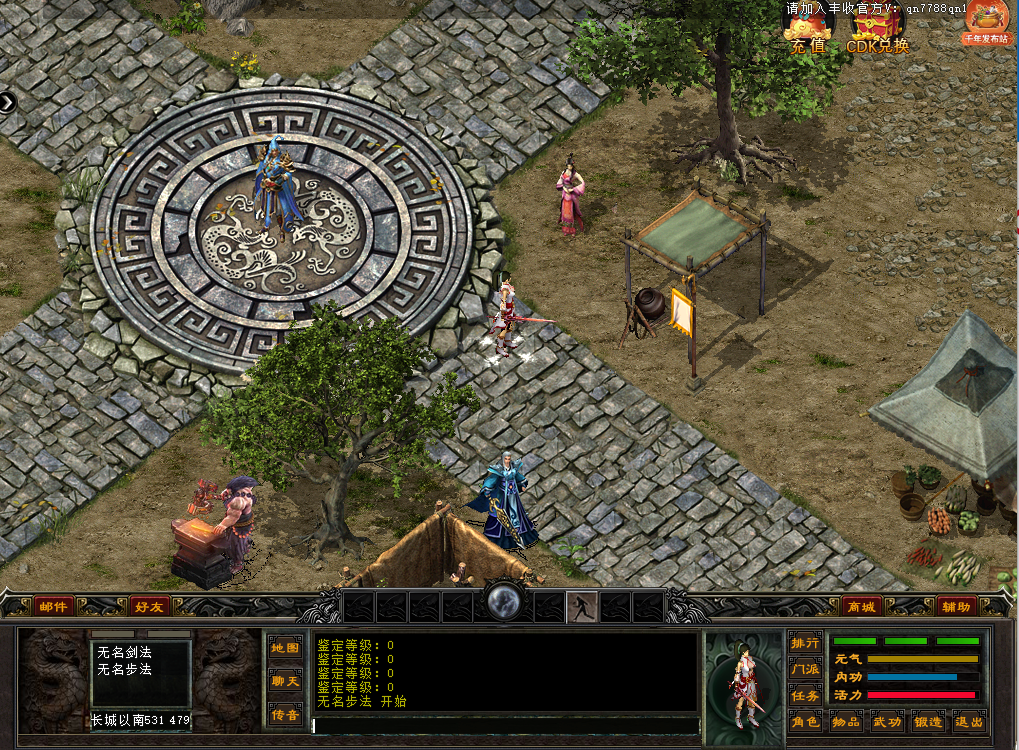Open the 好友 friends list
Screen dimensions: 1019x750
[x=149, y=606]
